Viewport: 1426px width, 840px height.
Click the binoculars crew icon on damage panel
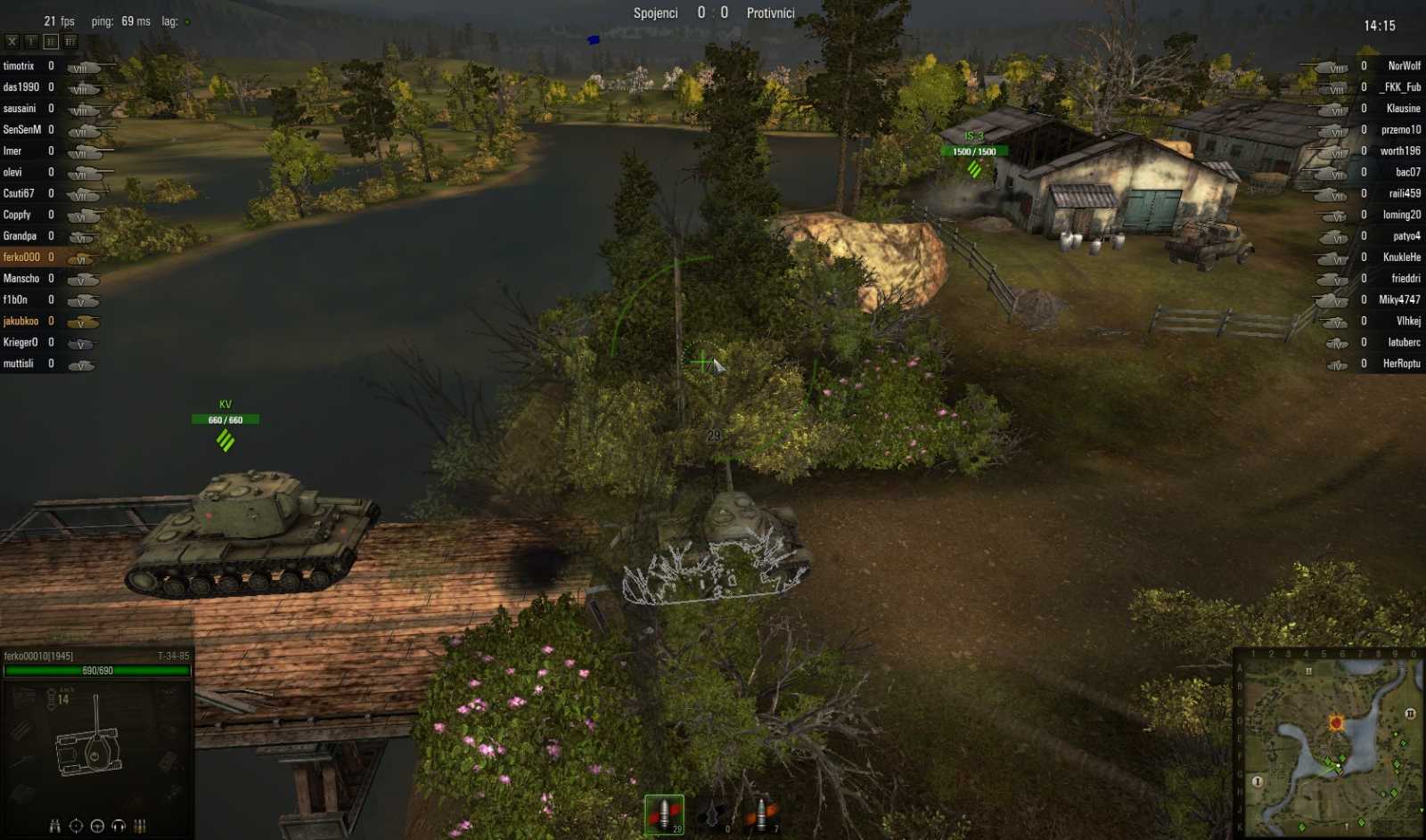point(53,825)
